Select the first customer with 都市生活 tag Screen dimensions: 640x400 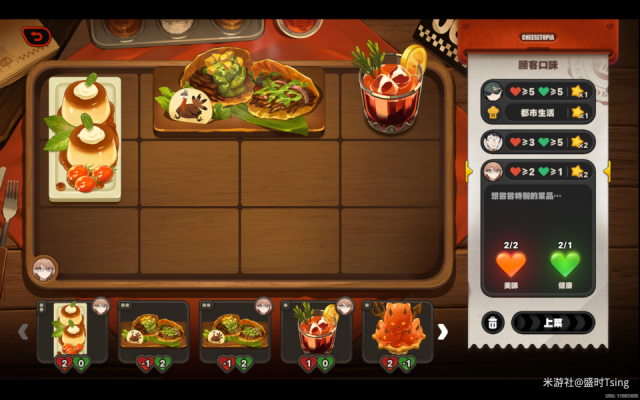tap(537, 102)
